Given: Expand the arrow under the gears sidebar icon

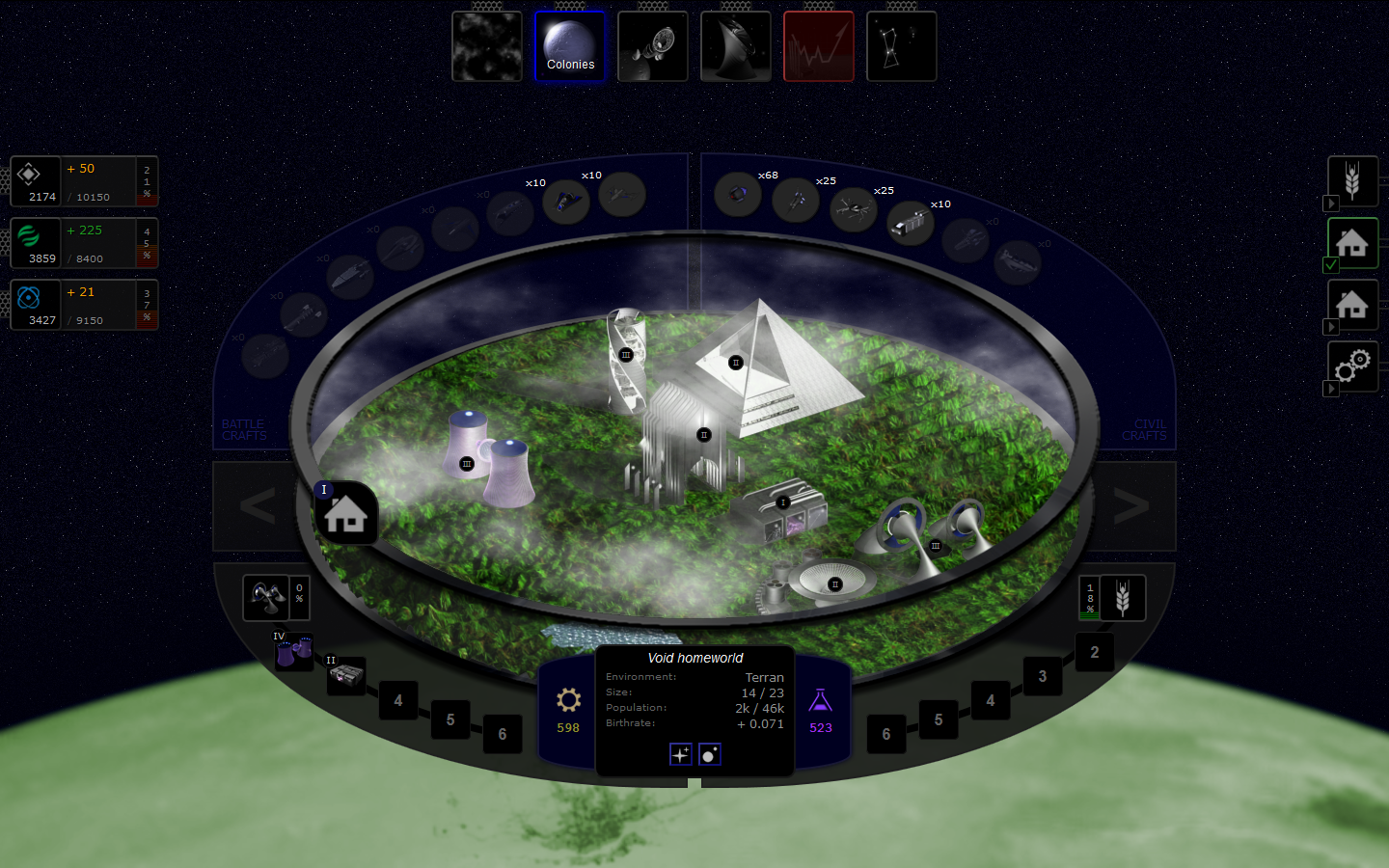Looking at the screenshot, I should 1331,390.
